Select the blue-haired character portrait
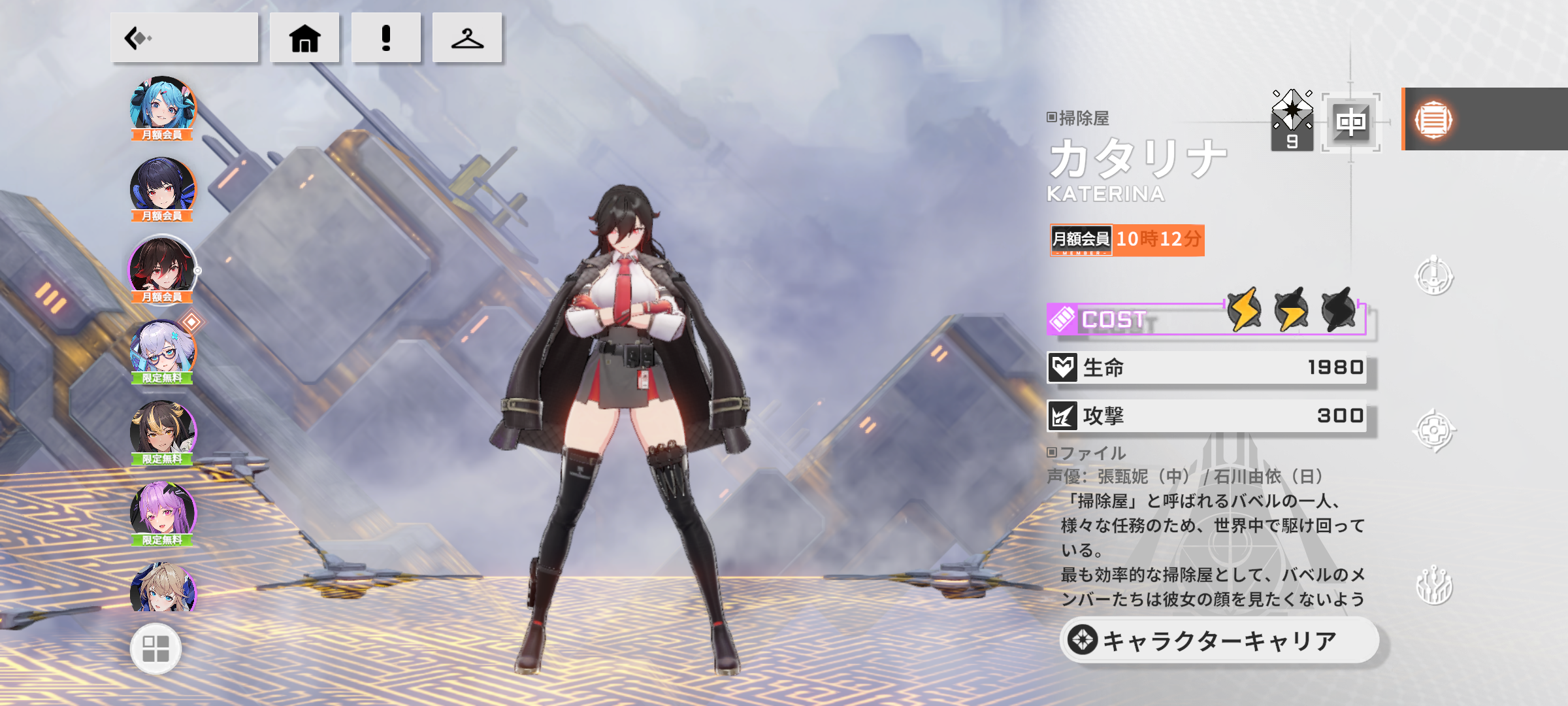The image size is (1568, 706). pos(163,108)
